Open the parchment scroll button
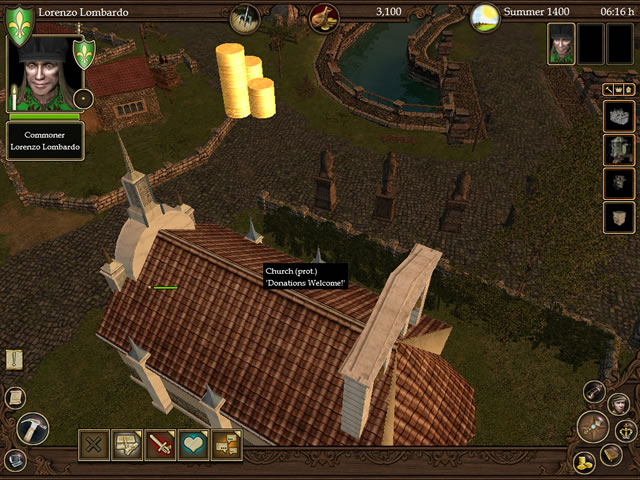The image size is (640, 480). tap(16, 397)
